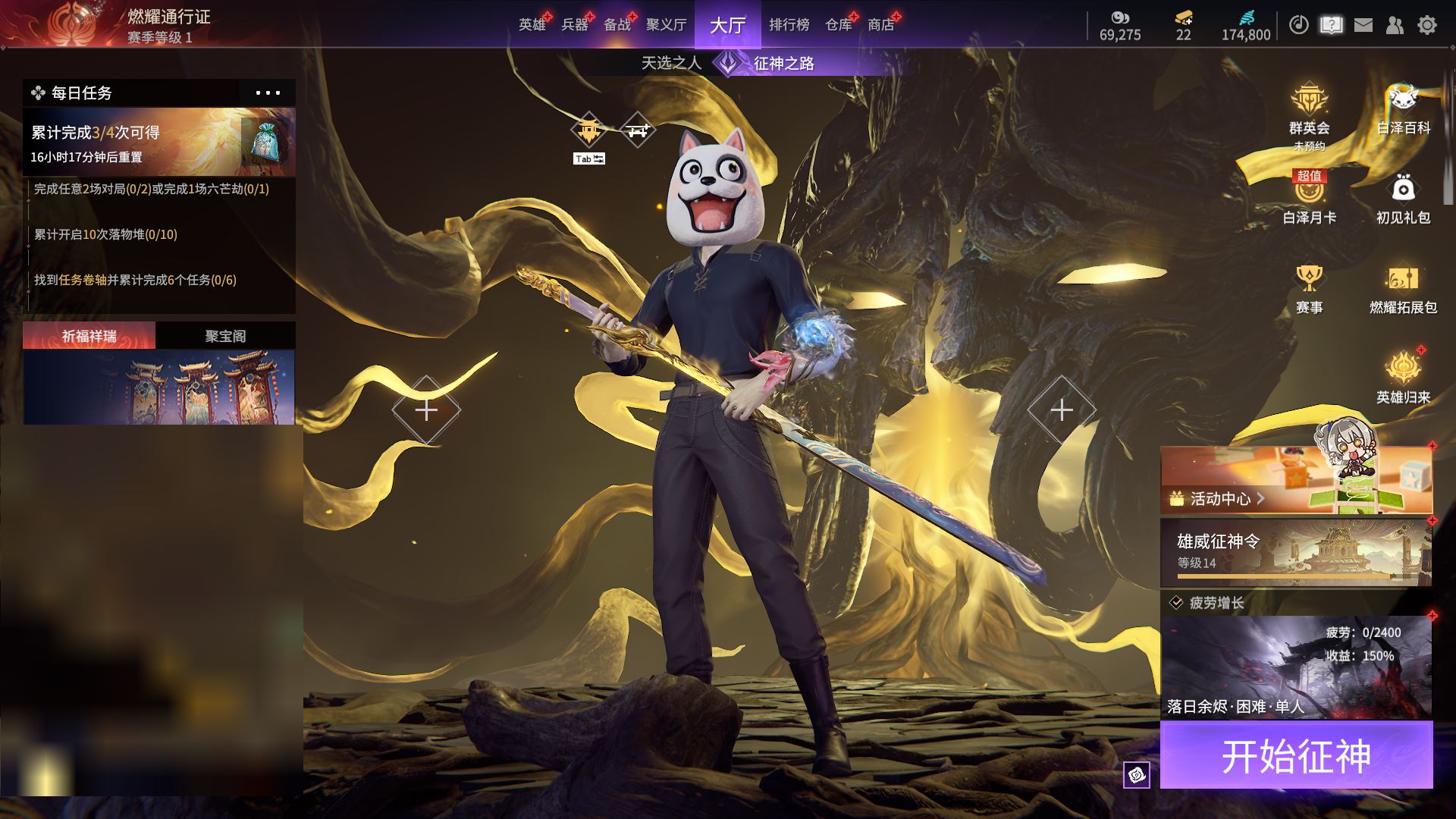Open the 白泽月卡 monthly card offer
This screenshot has height=819, width=1456.
click(x=1309, y=199)
